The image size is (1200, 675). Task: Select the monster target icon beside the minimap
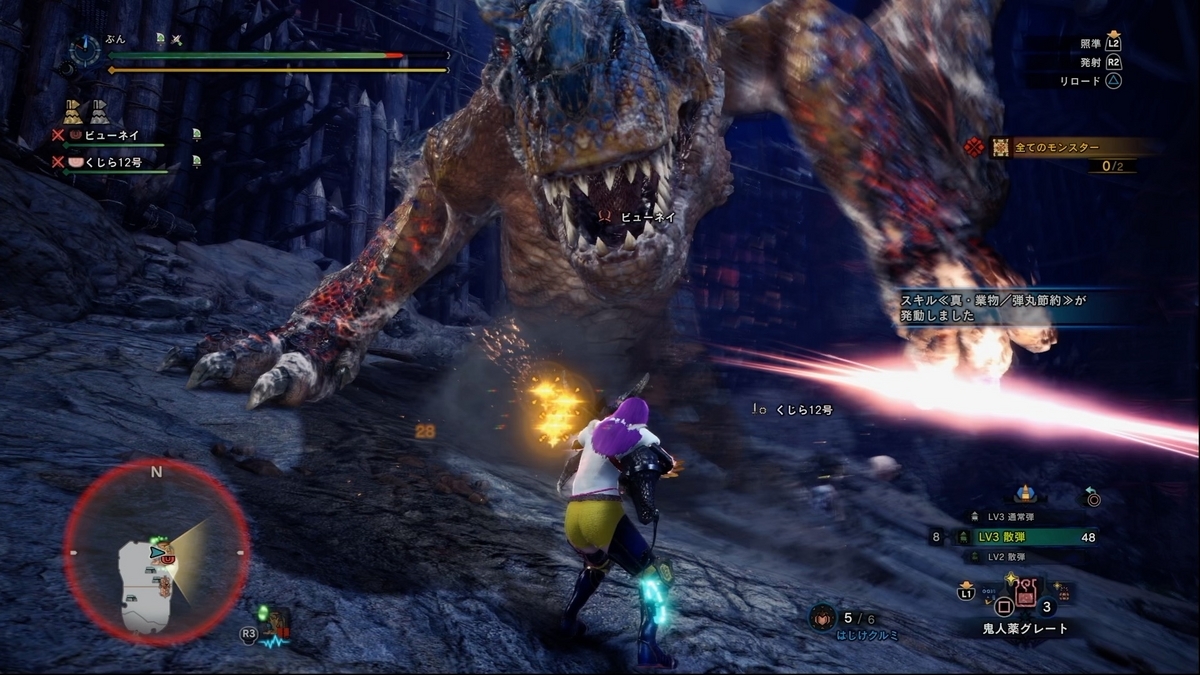(x=277, y=627)
